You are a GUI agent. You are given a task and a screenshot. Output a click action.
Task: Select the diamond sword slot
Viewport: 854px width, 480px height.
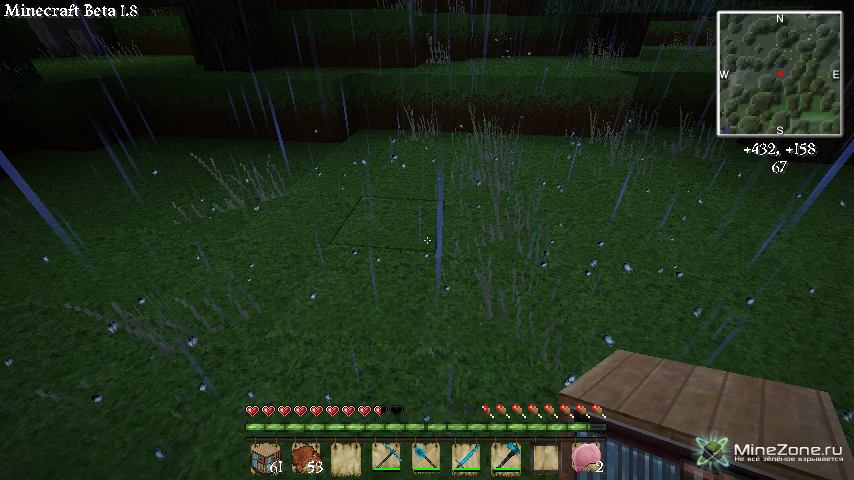click(465, 457)
